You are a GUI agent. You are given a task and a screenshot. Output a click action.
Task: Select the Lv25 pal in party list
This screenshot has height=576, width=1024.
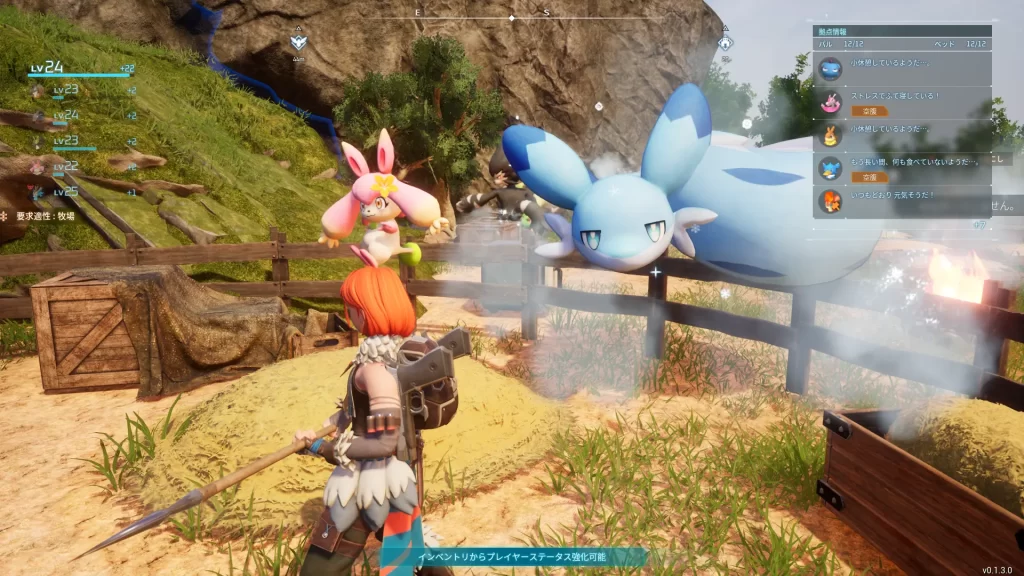tap(66, 191)
